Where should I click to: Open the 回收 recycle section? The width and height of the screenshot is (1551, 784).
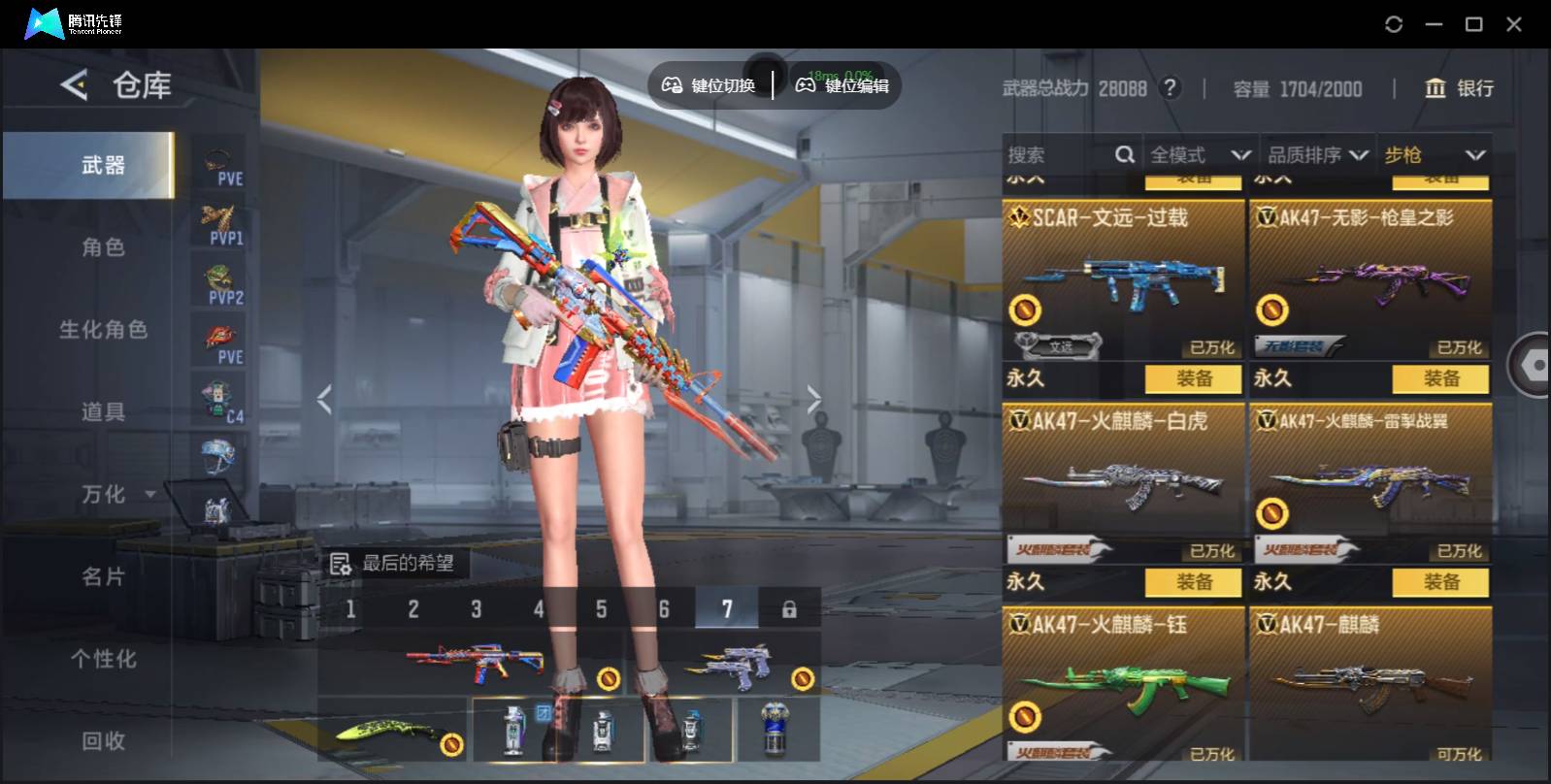pyautogui.click(x=104, y=741)
